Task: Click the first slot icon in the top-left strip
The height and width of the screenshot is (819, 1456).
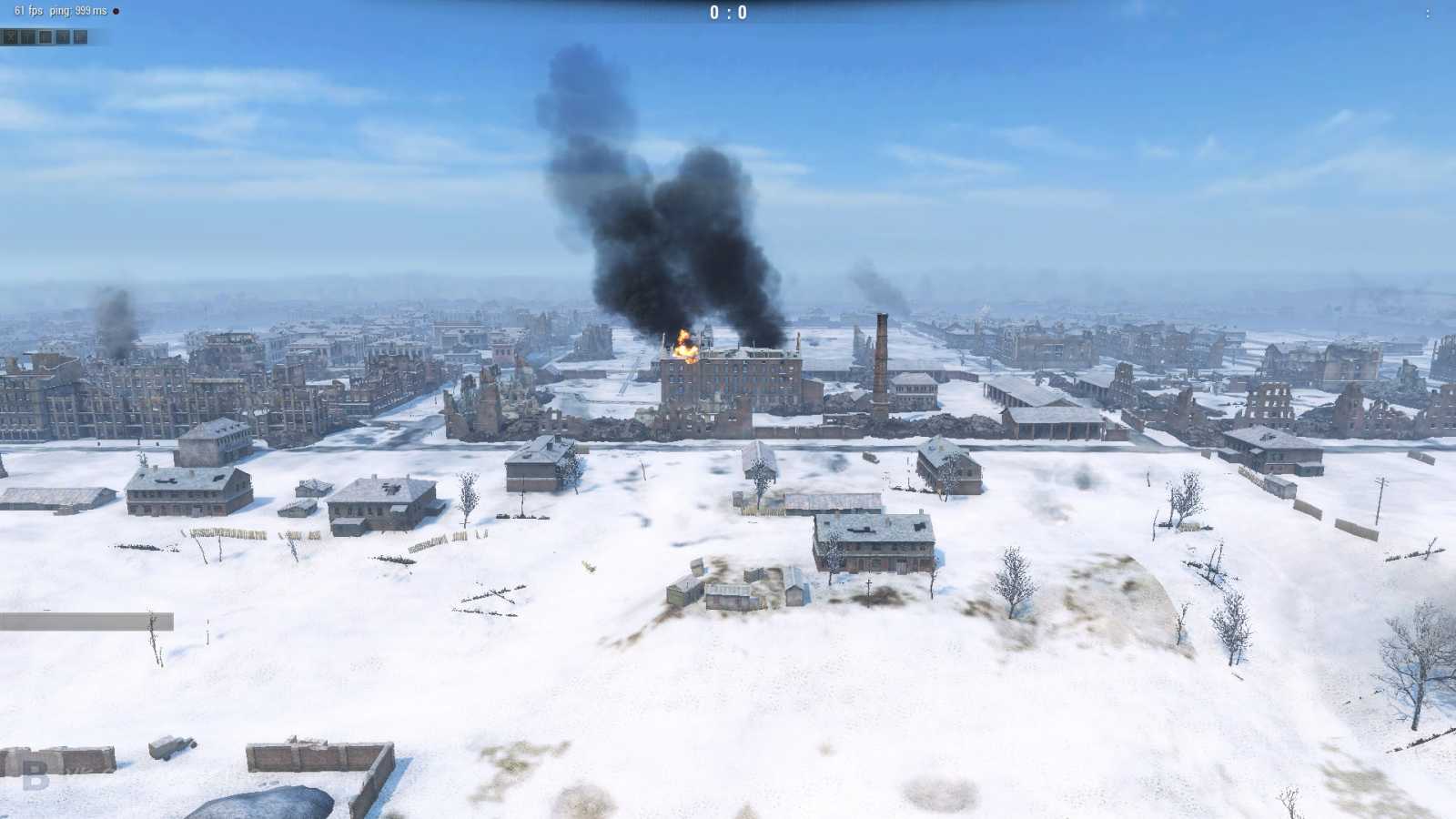Action: [11, 37]
